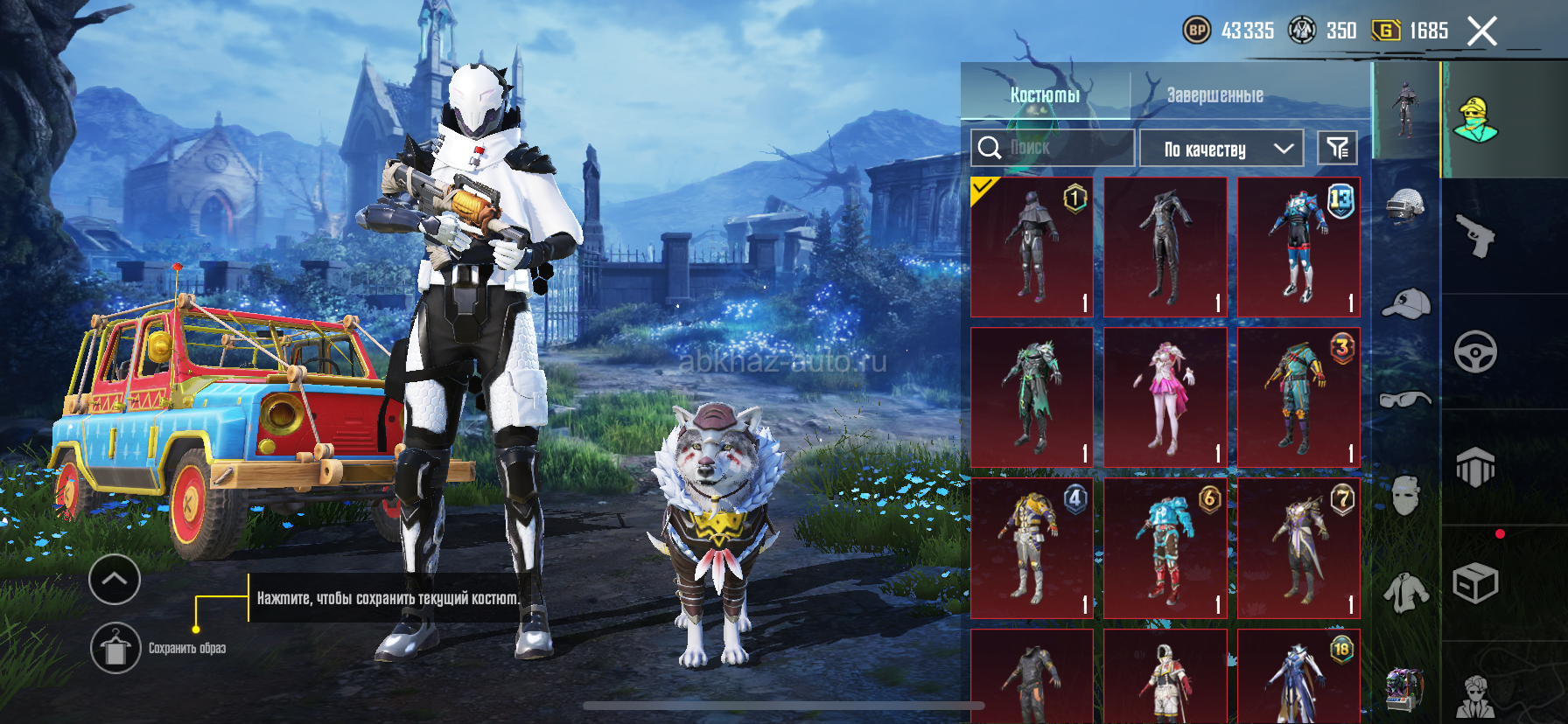This screenshot has width=1568, height=724.
Task: Open the По качеству sort dropdown
Action: (x=1221, y=149)
